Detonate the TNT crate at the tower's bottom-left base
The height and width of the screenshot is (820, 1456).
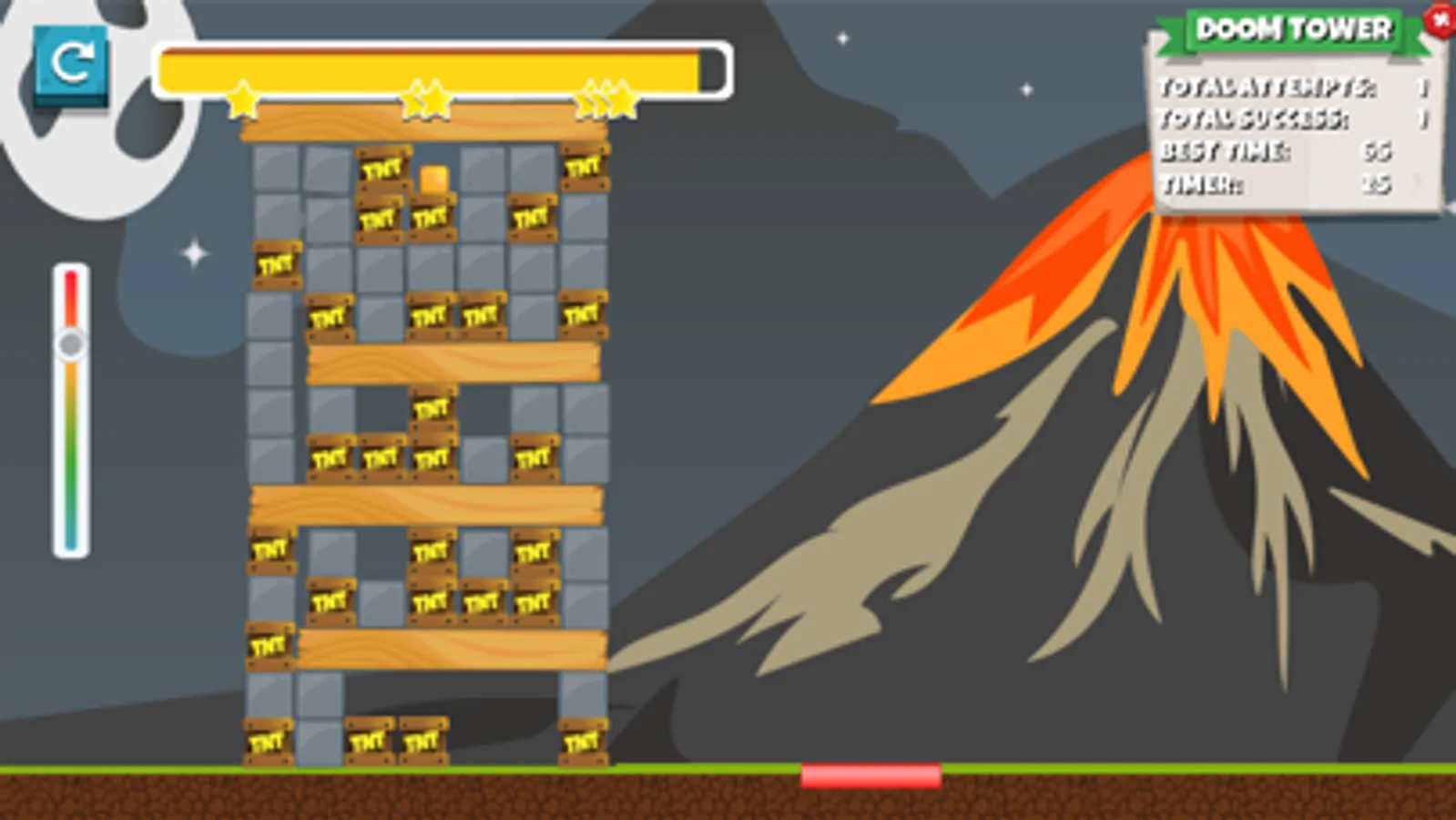270,740
